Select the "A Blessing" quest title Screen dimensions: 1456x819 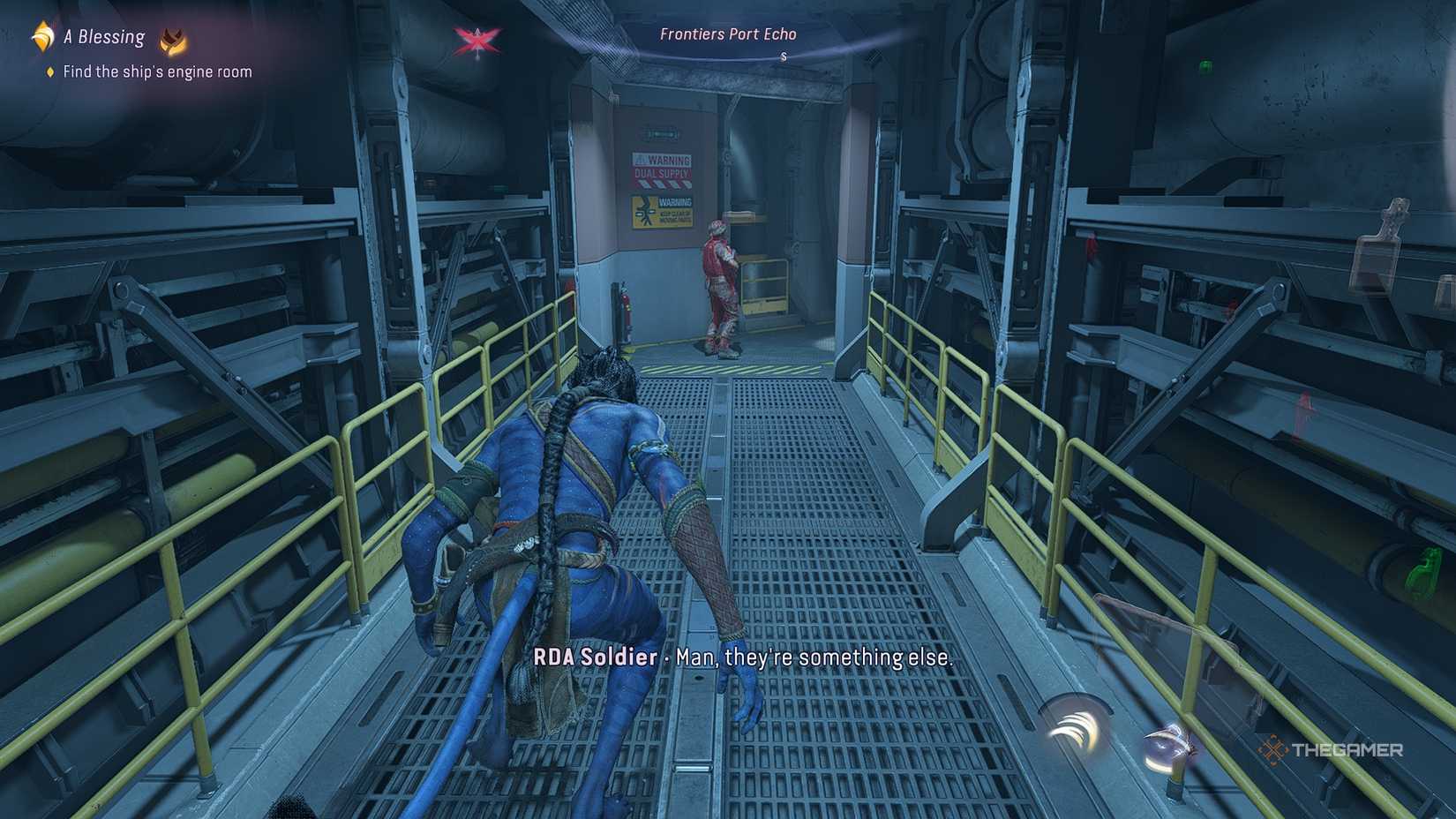click(x=103, y=36)
